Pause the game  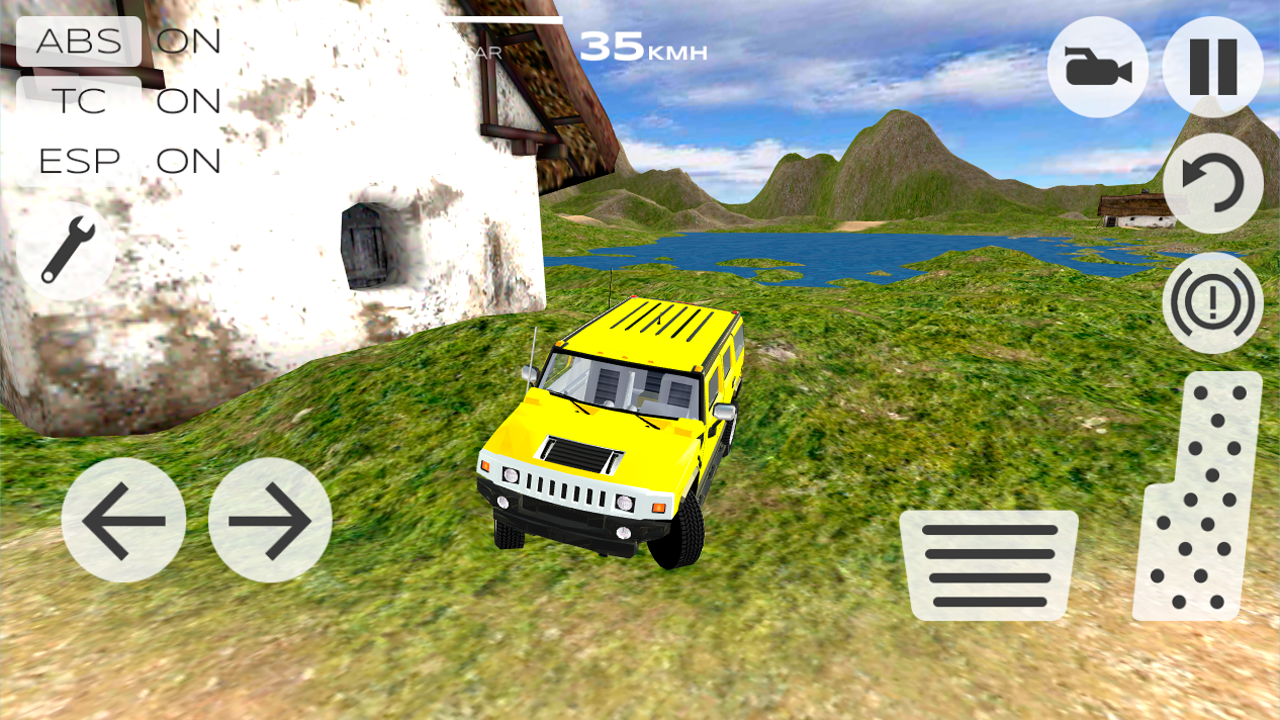point(1212,67)
